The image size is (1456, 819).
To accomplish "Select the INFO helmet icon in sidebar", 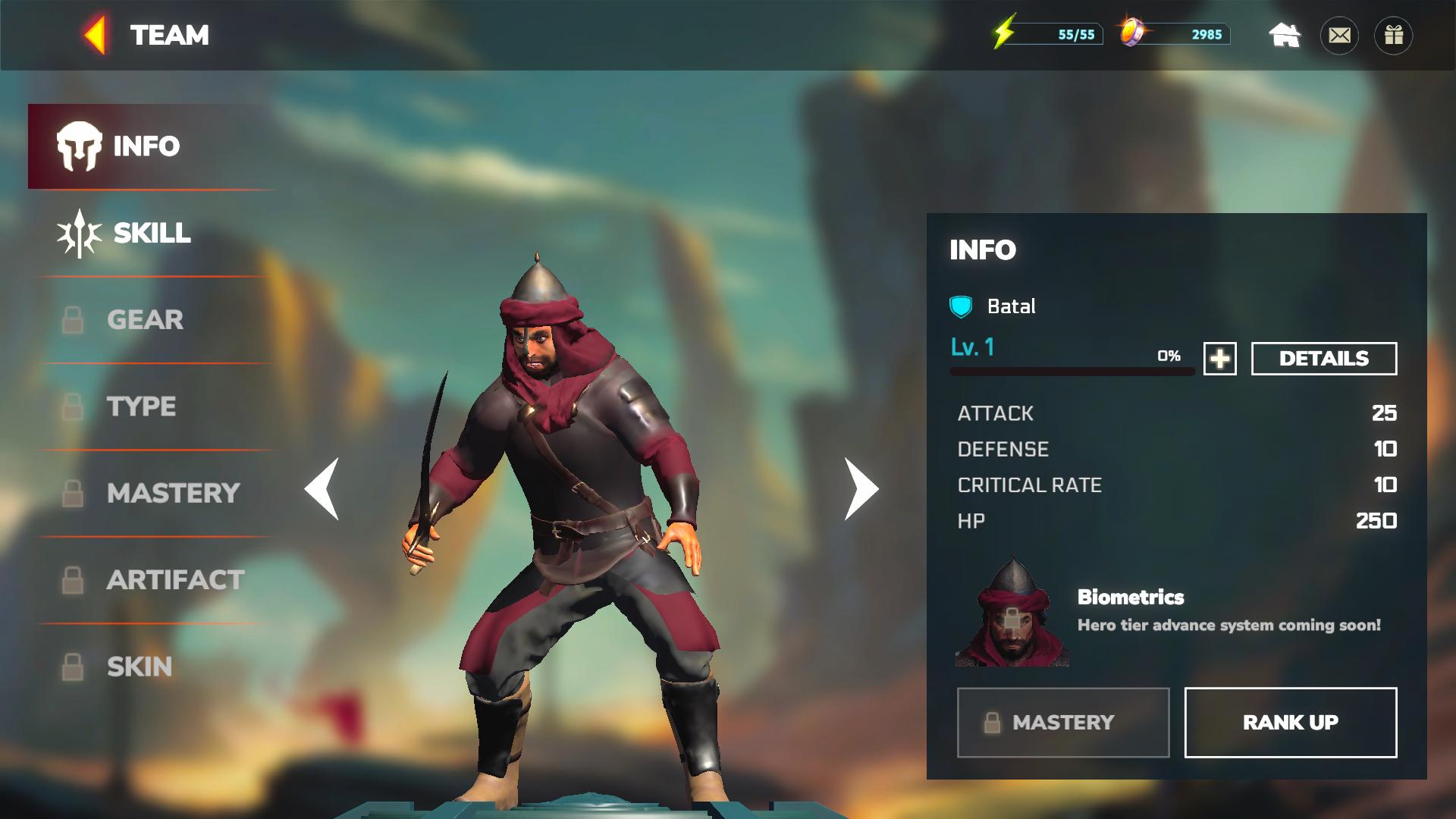I will (77, 146).
